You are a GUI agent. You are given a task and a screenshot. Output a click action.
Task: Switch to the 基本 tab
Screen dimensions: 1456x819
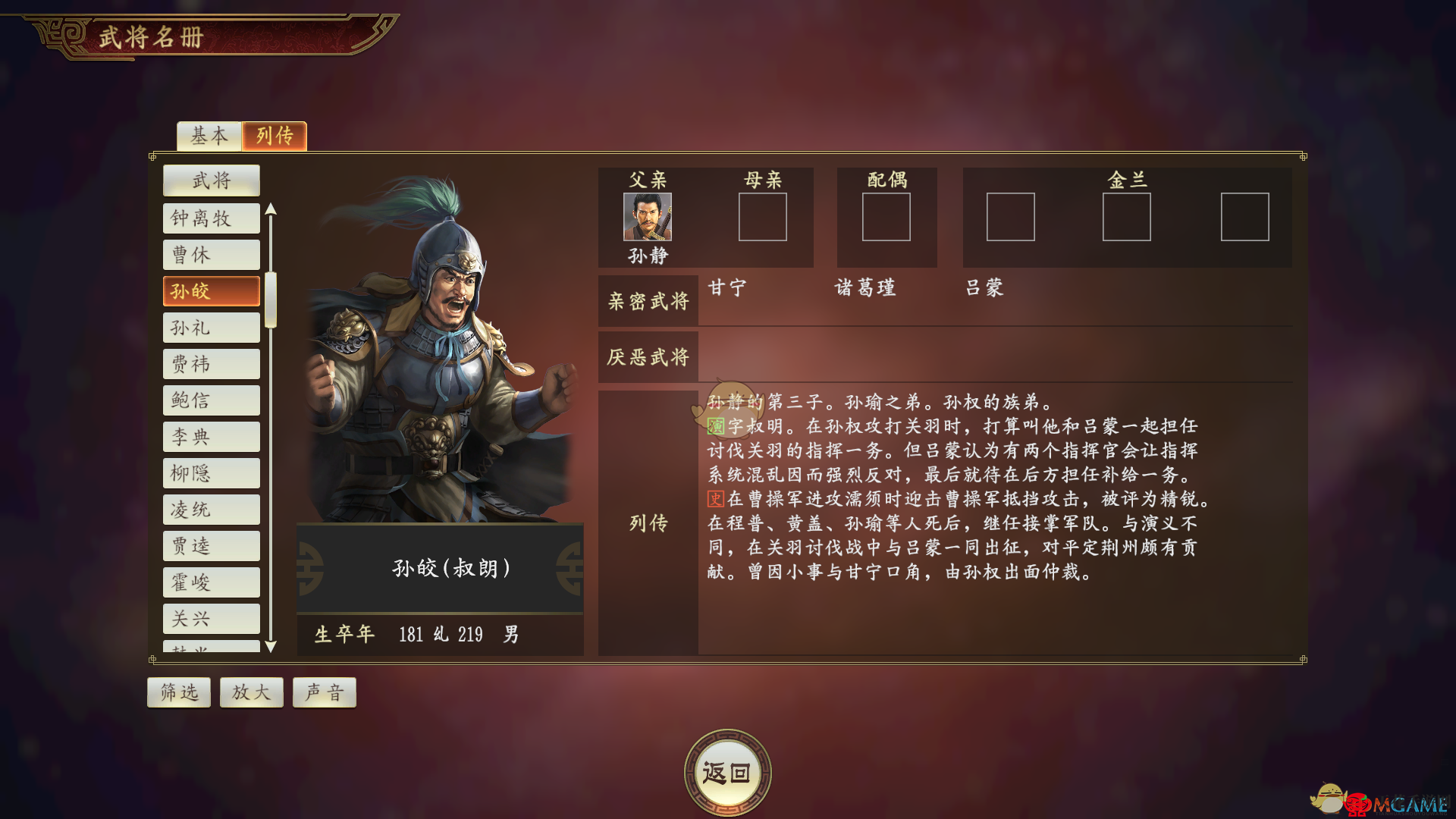(x=209, y=136)
